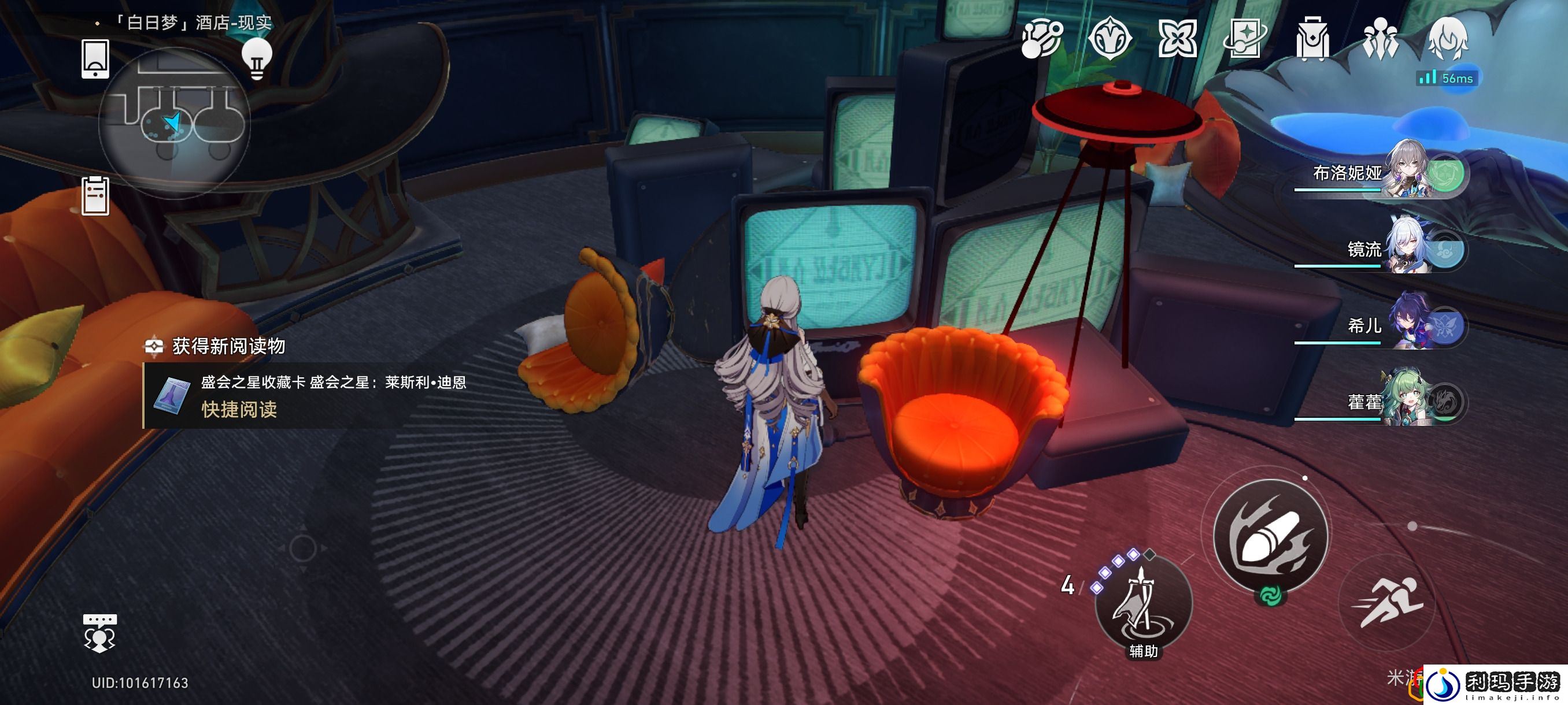Tap the lightbulb hint icon
The height and width of the screenshot is (705, 1568).
click(256, 59)
